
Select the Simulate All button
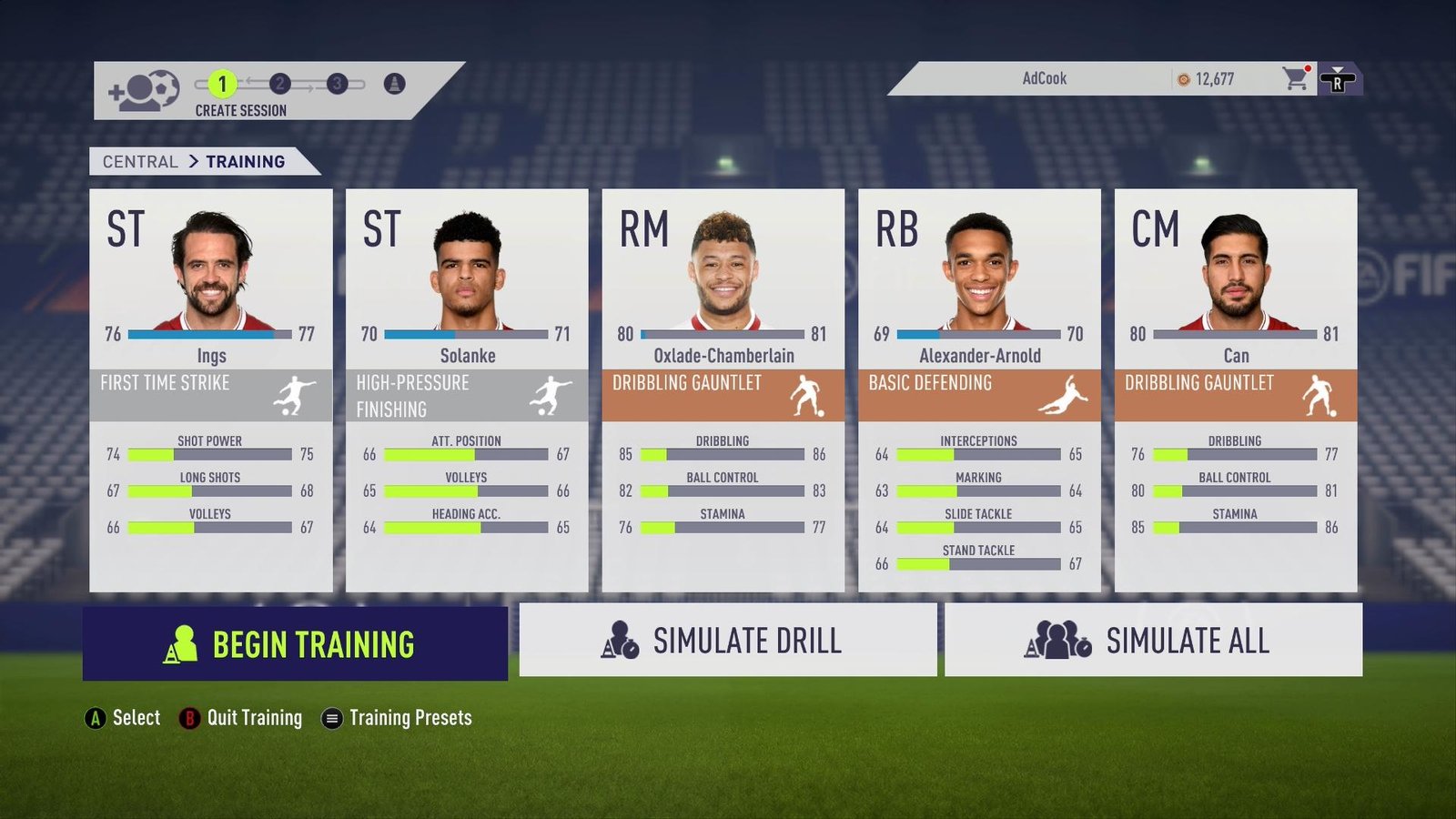pos(1153,640)
